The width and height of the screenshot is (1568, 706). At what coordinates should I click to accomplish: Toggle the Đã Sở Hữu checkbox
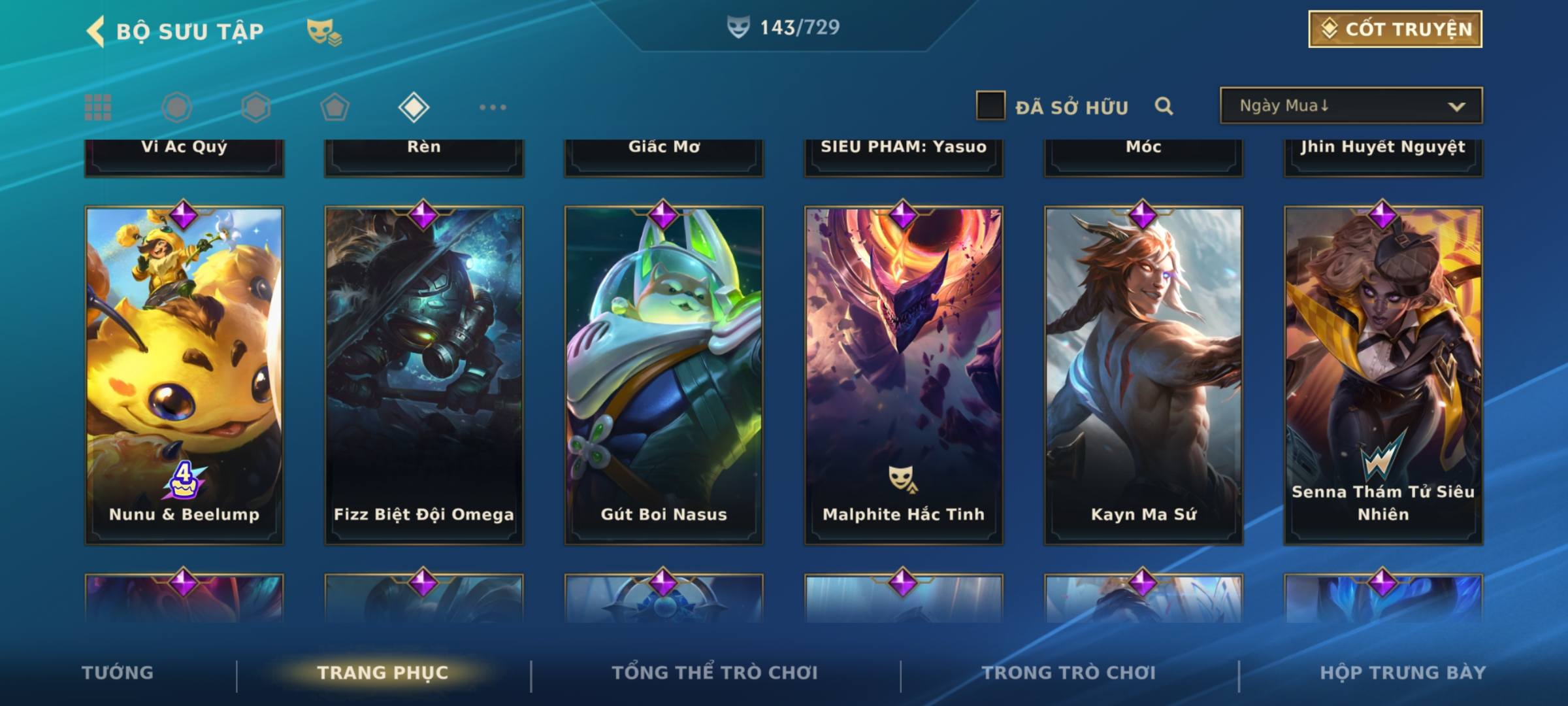pos(990,106)
